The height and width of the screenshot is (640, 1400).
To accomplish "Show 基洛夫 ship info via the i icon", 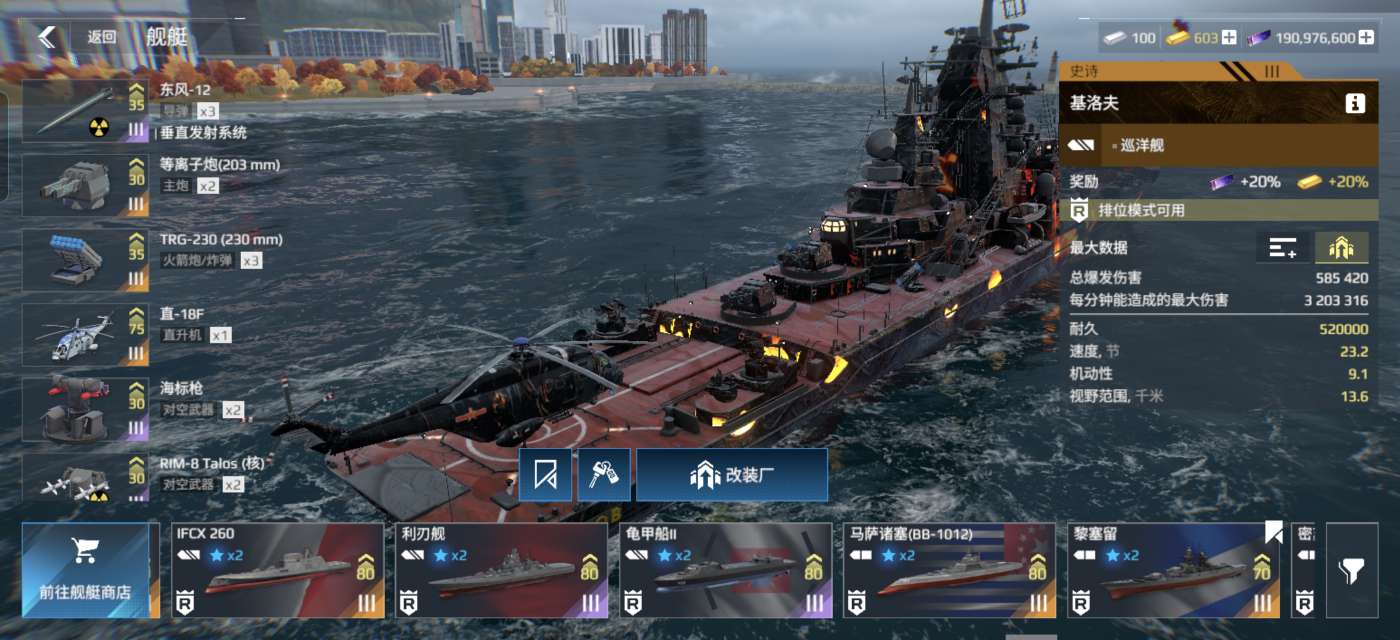I will [x=1355, y=103].
